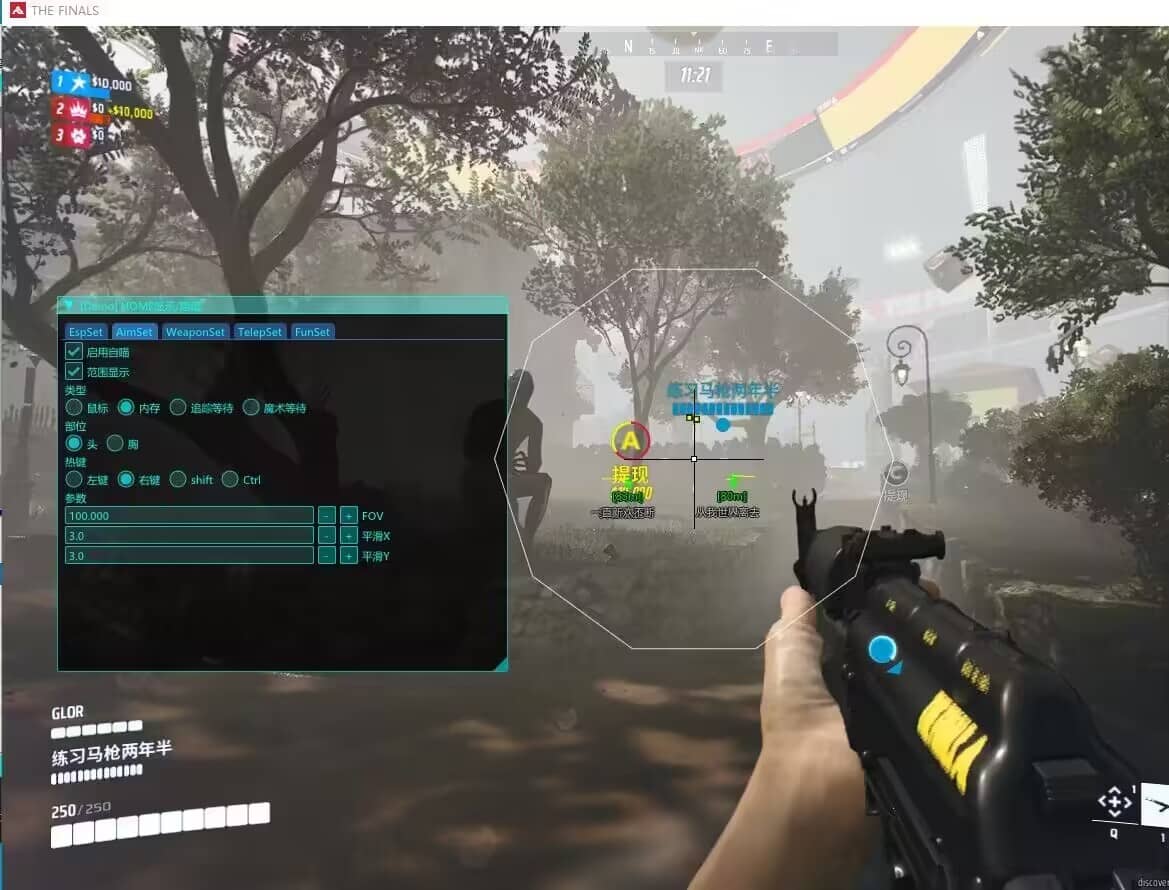This screenshot has width=1169, height=890.
Task: Choose the 鼠标 type radio option
Action: click(74, 408)
